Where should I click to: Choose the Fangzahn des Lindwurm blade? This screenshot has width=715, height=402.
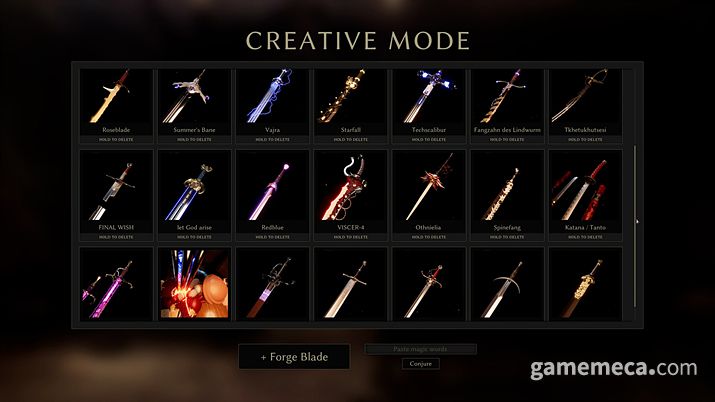pos(507,100)
